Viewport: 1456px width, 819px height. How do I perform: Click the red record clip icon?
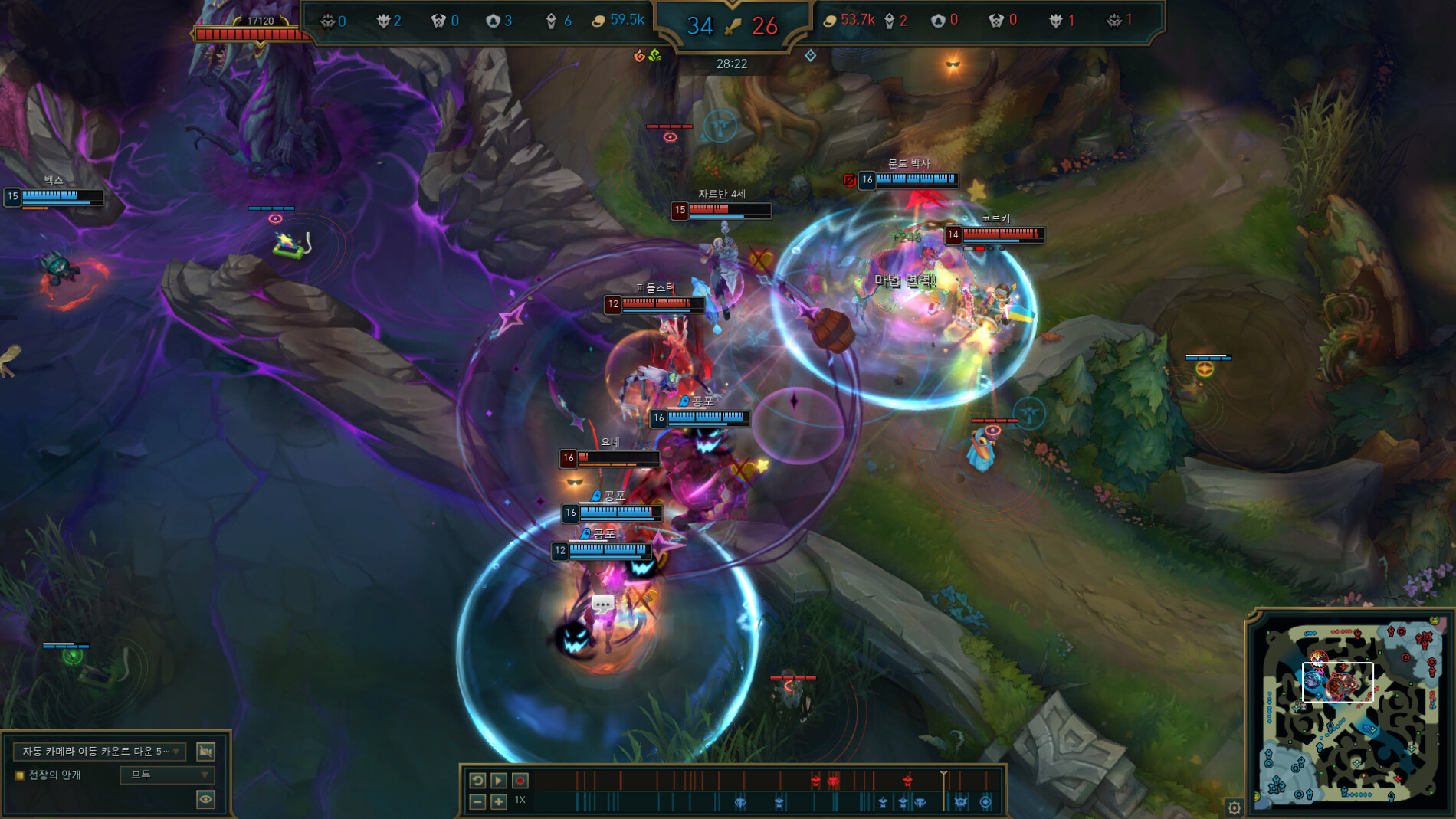[521, 780]
